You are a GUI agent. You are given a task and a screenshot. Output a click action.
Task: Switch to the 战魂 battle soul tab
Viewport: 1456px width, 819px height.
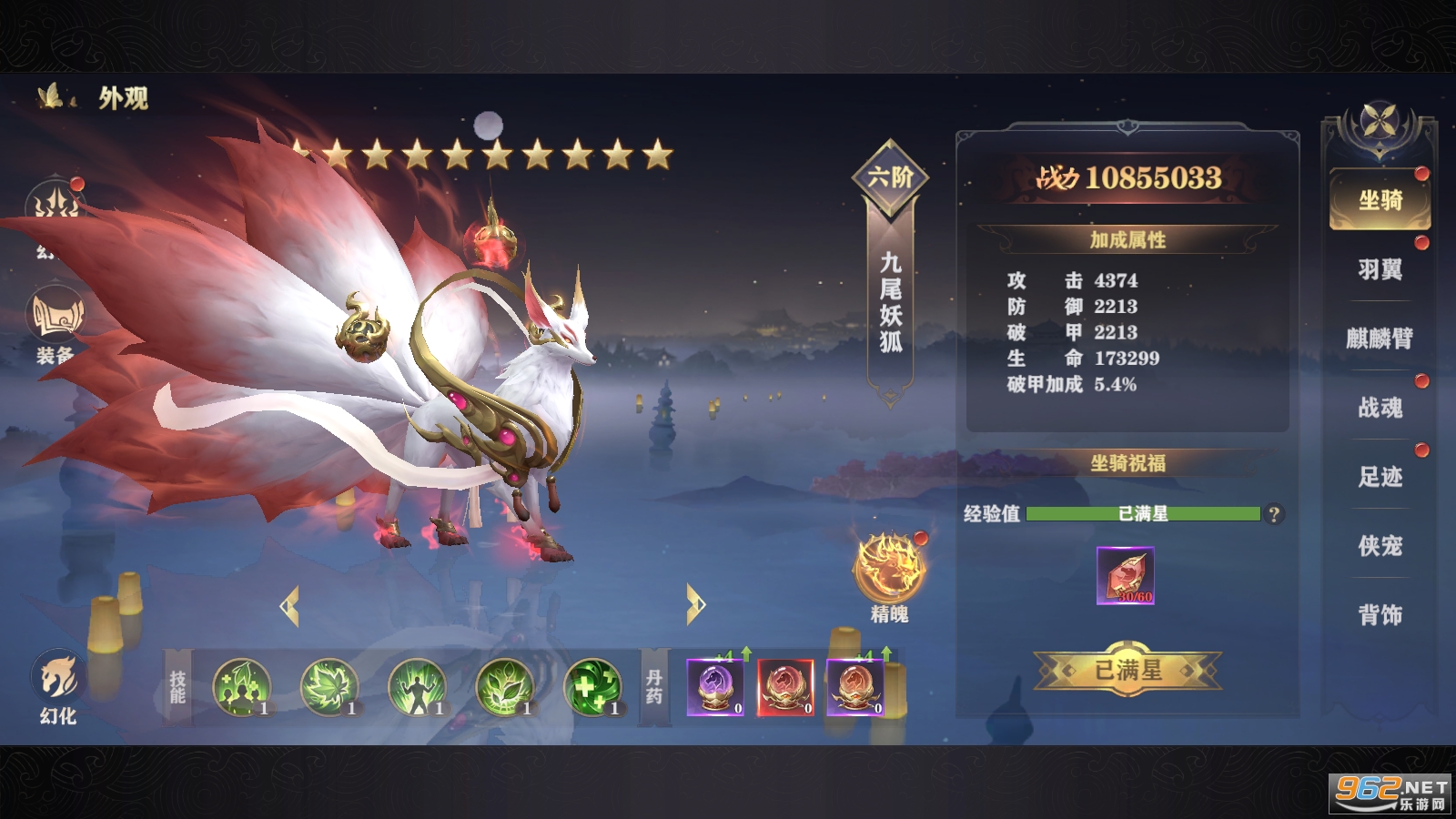point(1380,408)
